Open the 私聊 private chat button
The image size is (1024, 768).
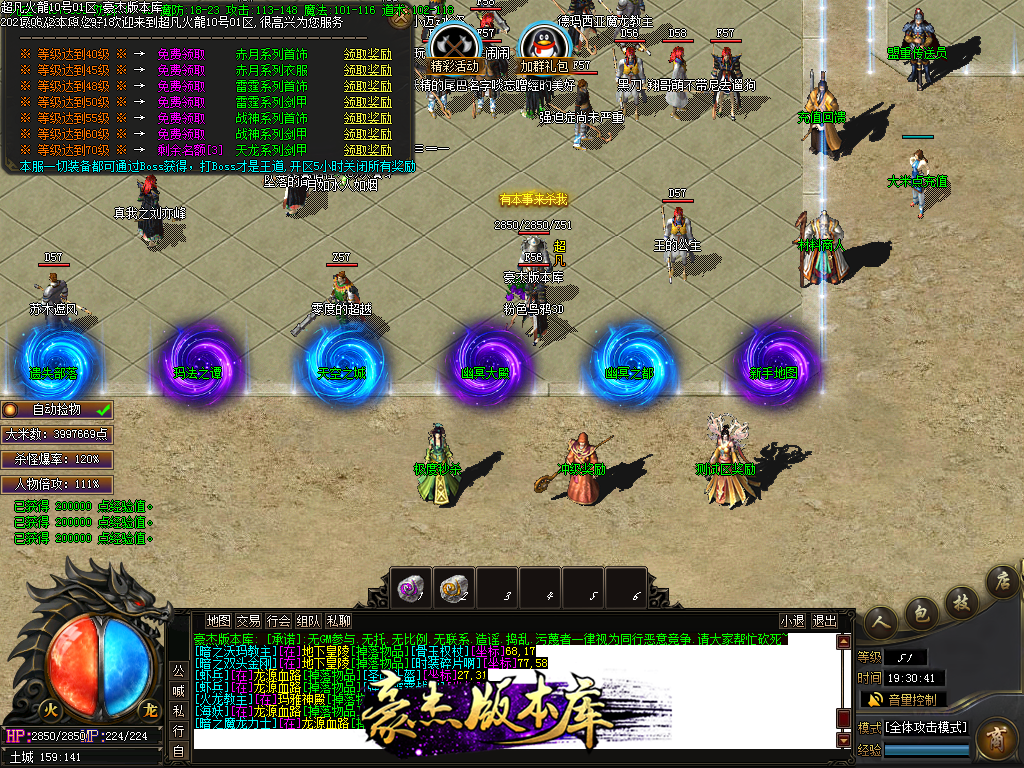click(339, 621)
